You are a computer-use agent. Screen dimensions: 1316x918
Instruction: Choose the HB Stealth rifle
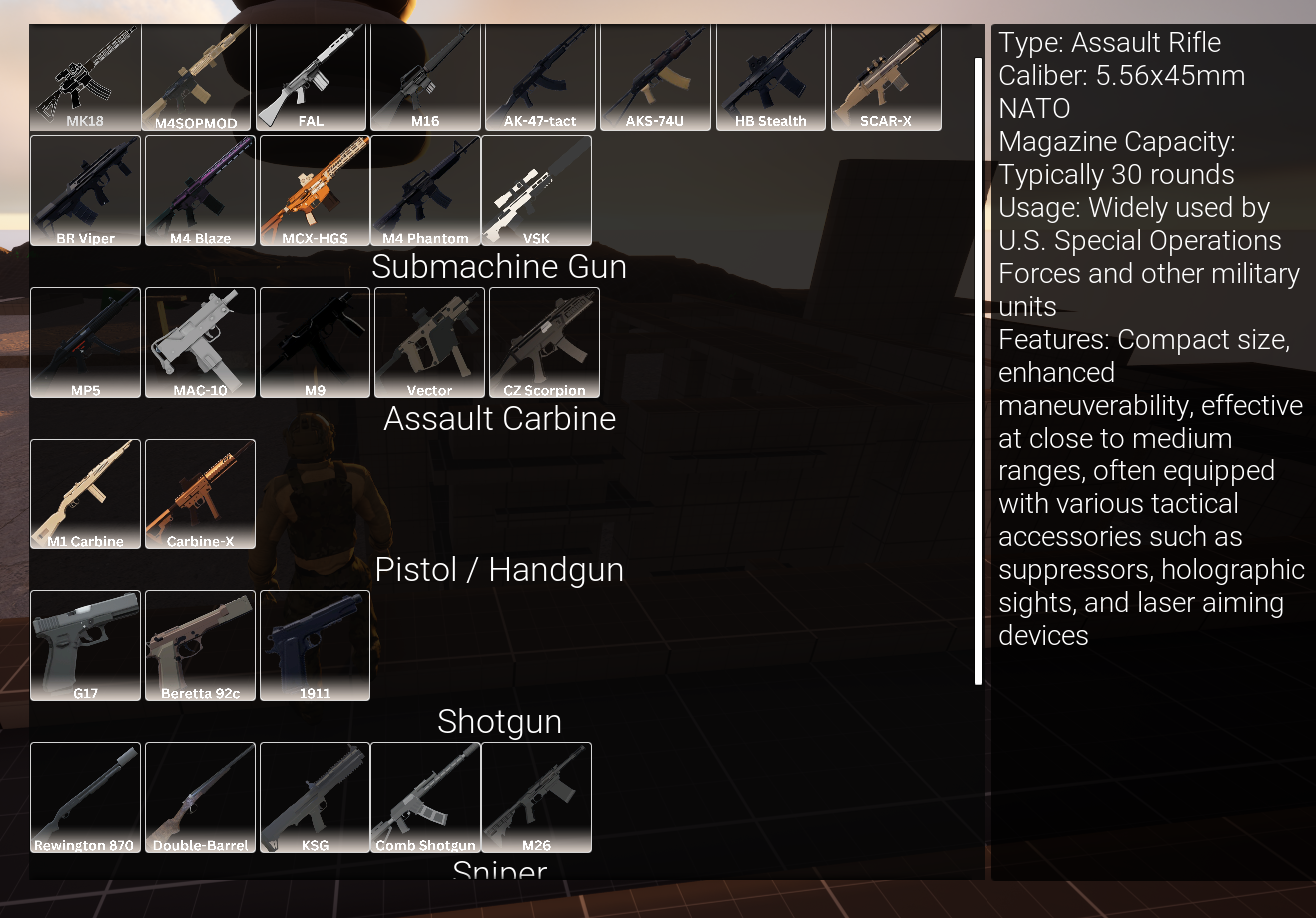771,75
